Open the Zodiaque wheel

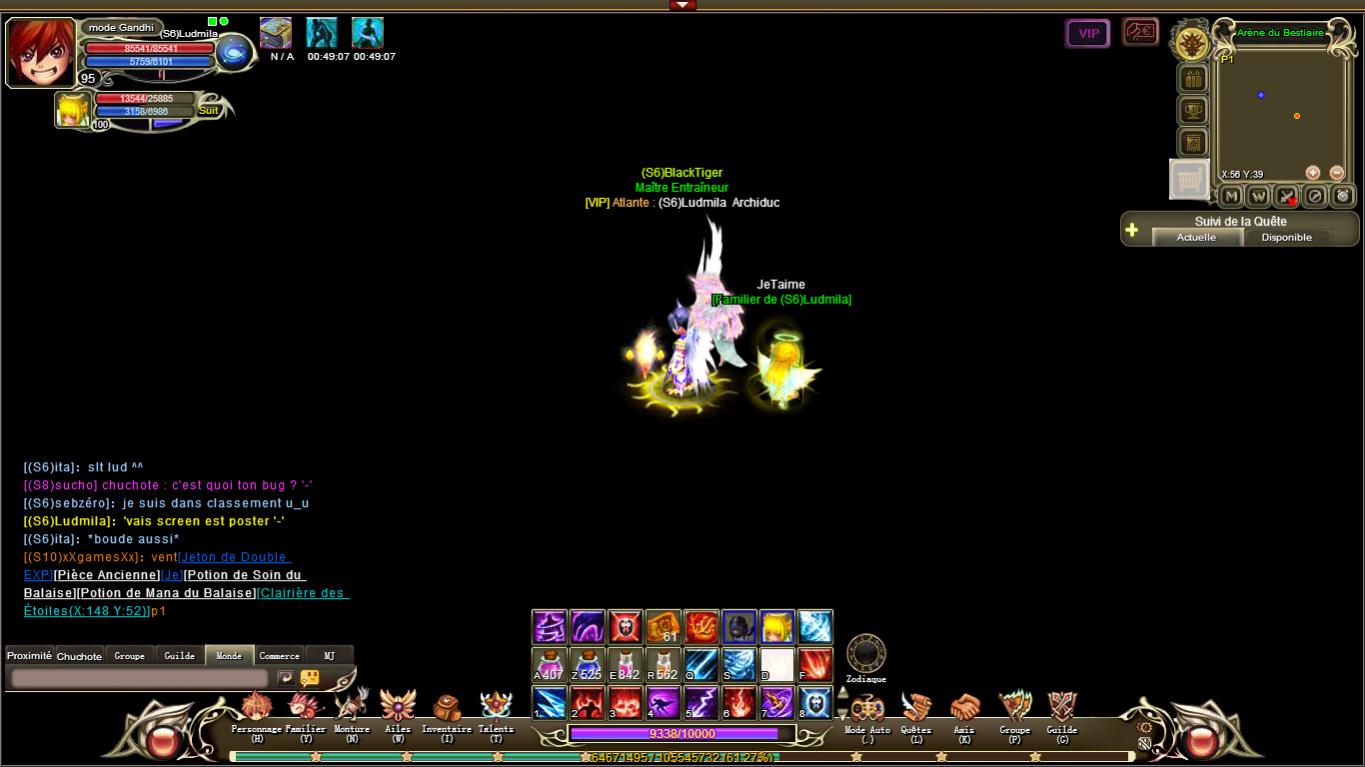[866, 654]
